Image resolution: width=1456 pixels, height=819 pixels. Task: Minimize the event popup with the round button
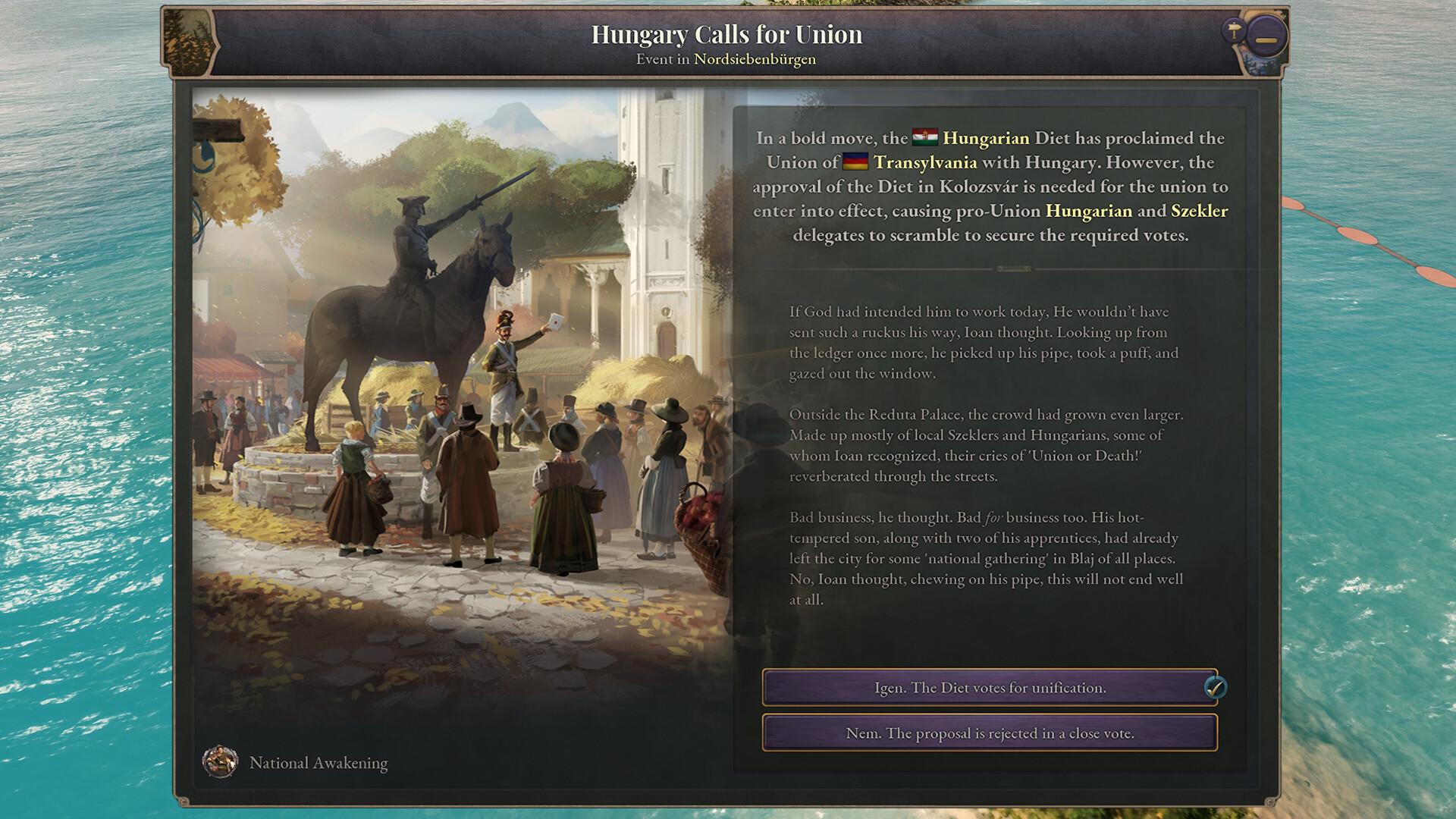click(x=1265, y=35)
